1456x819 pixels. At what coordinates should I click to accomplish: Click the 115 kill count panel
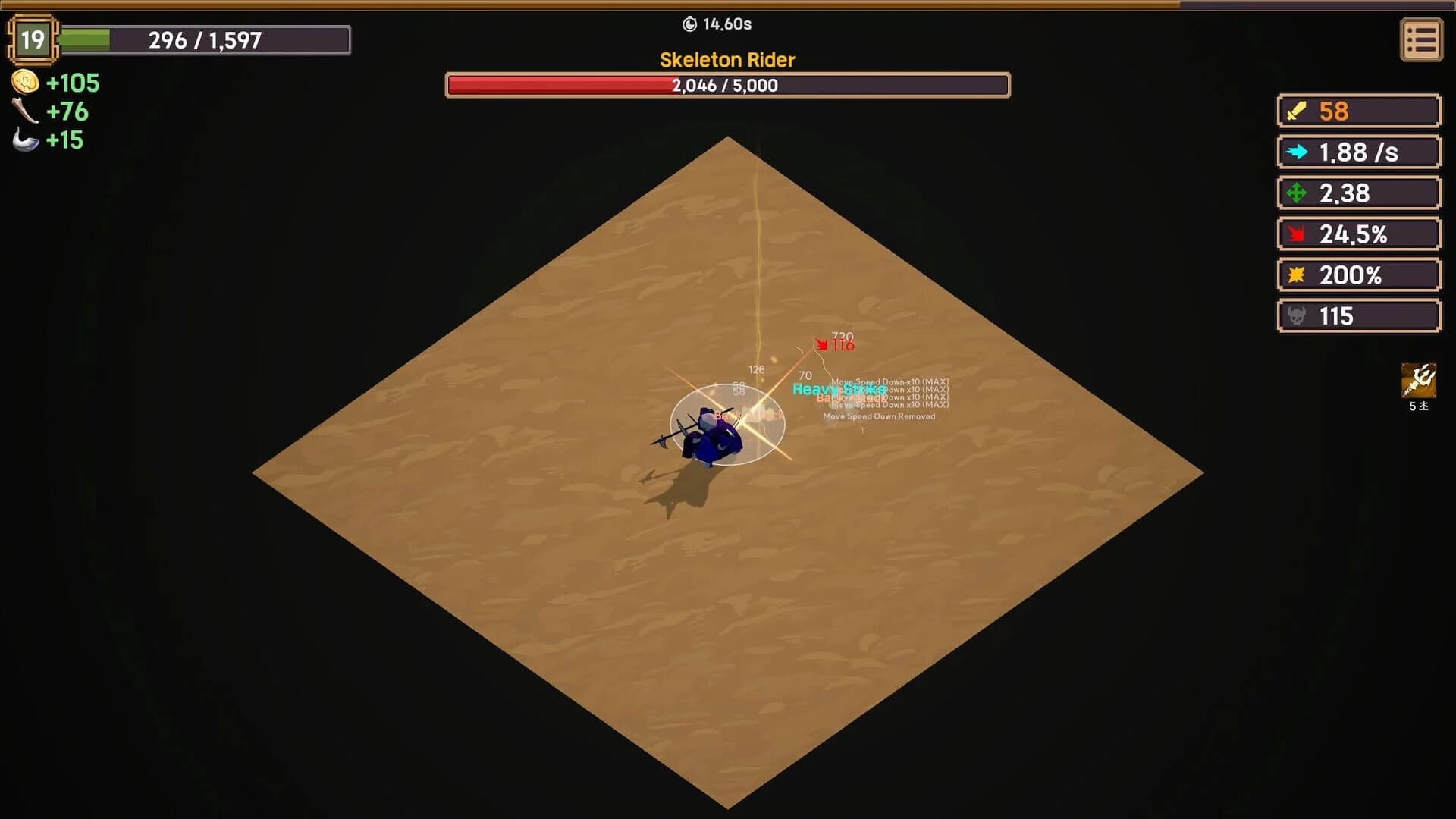1357,315
